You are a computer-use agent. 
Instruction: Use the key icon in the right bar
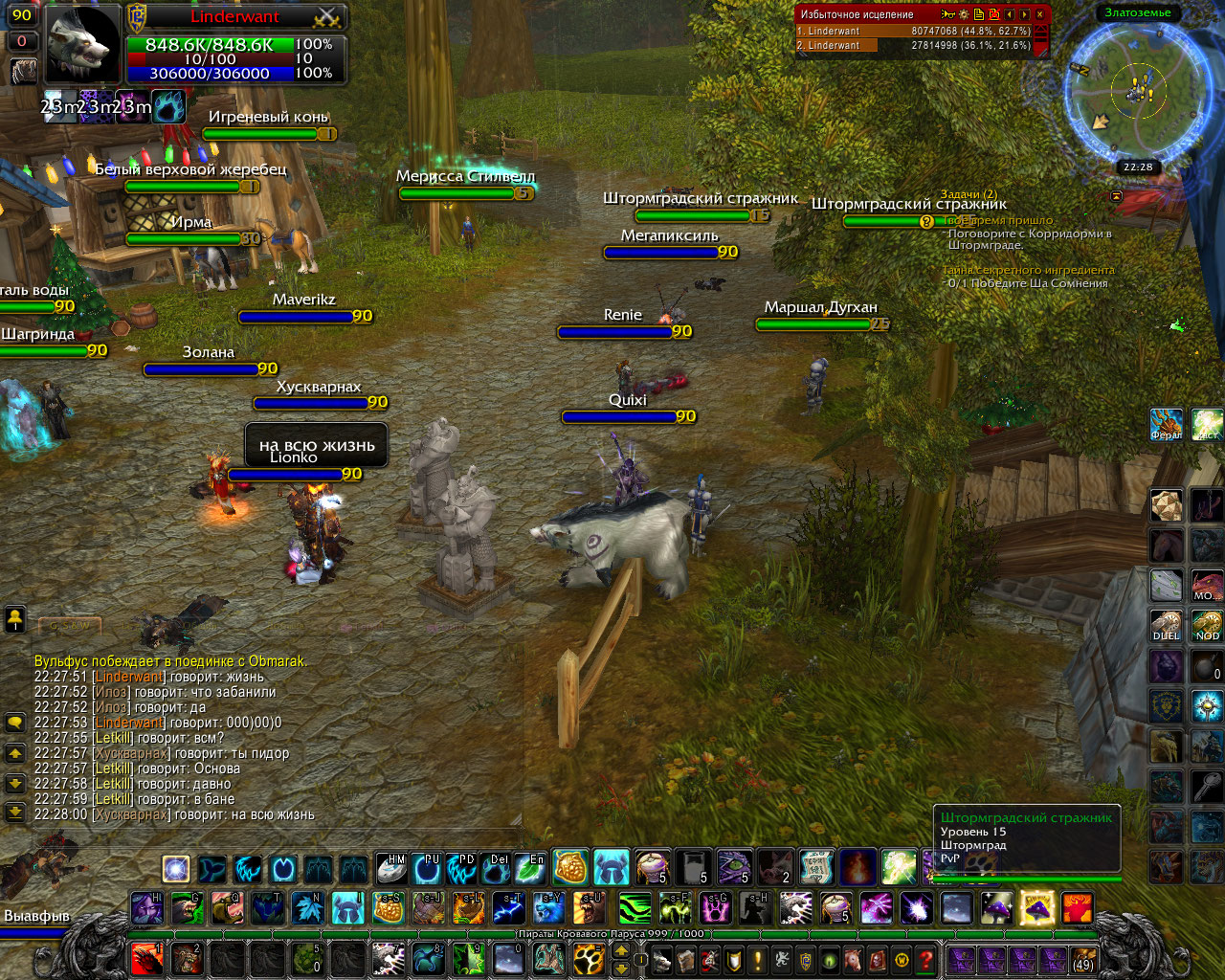(x=1207, y=787)
